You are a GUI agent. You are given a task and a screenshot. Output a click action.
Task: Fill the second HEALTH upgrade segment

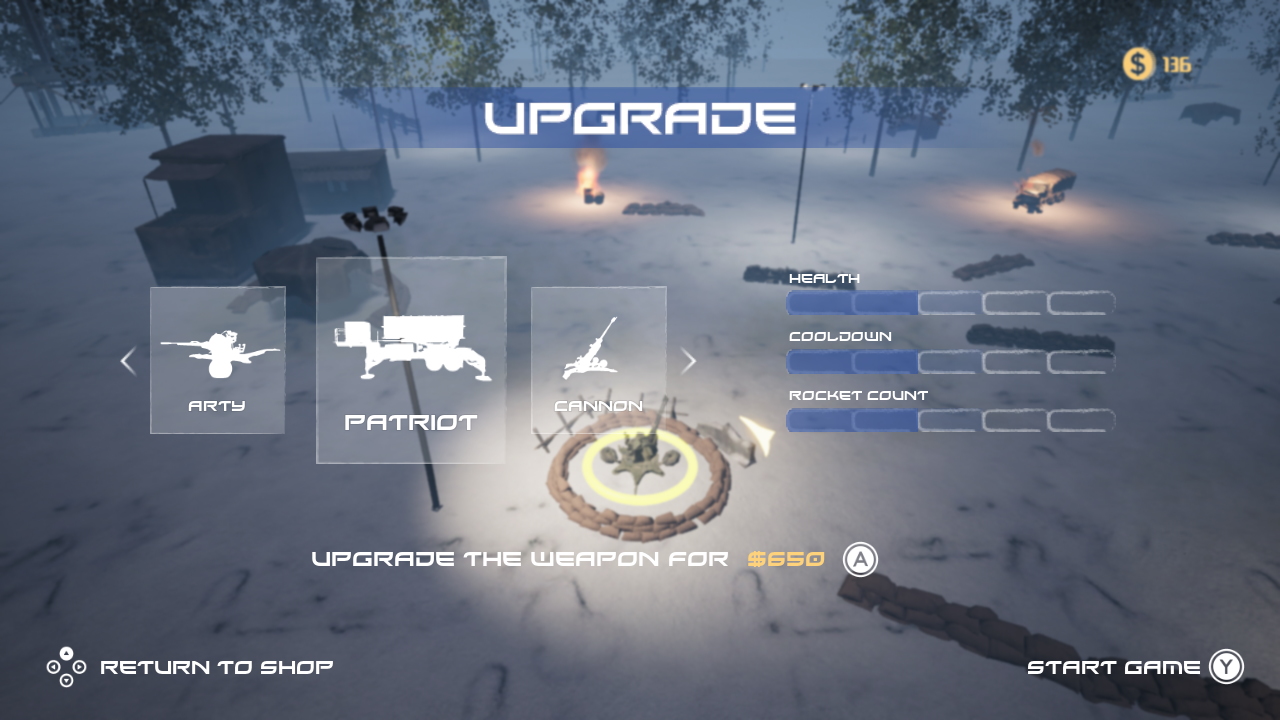[884, 303]
